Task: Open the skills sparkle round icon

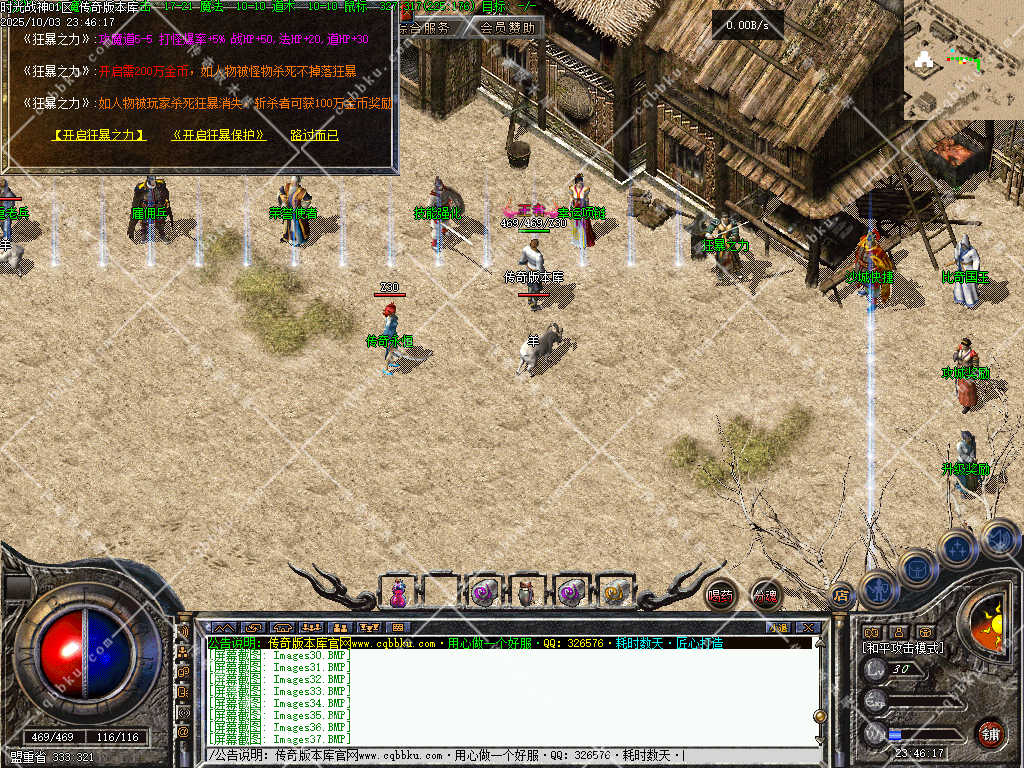Action: tap(957, 549)
